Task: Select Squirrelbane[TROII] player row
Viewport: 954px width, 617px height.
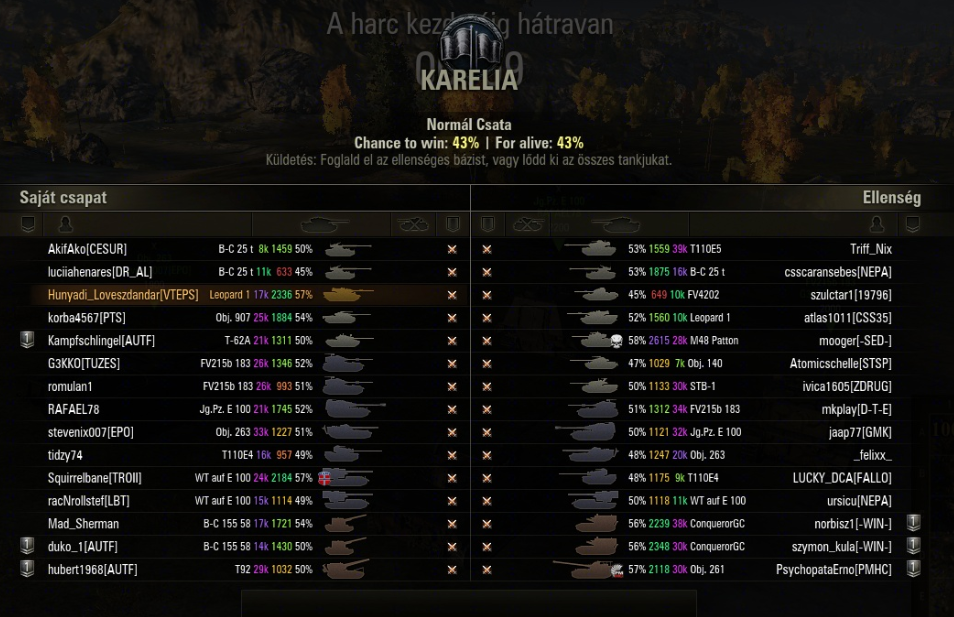Action: (95, 478)
